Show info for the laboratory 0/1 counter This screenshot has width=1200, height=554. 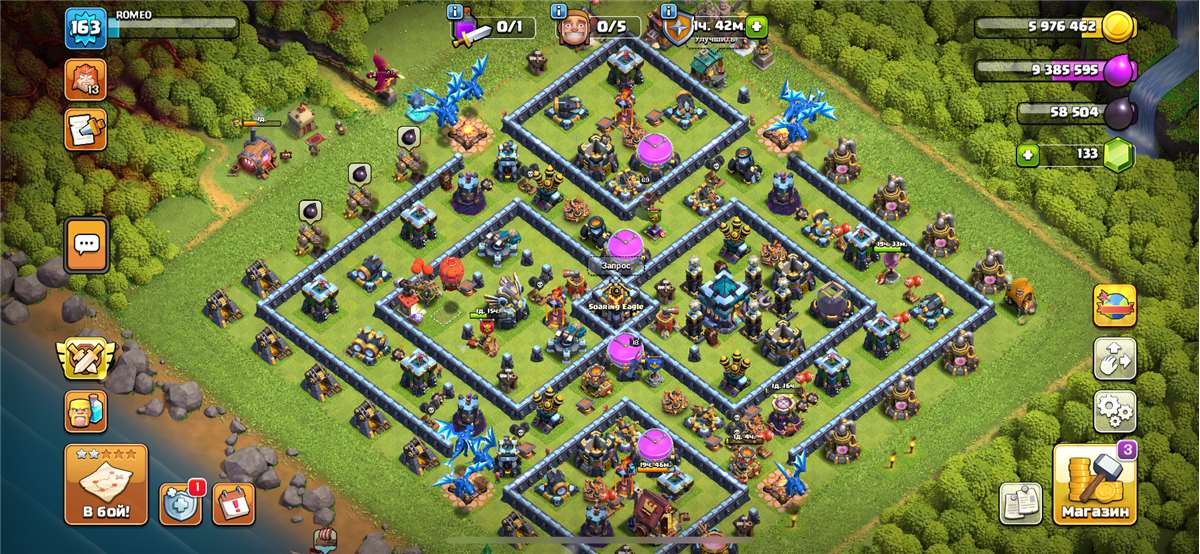pyautogui.click(x=457, y=12)
